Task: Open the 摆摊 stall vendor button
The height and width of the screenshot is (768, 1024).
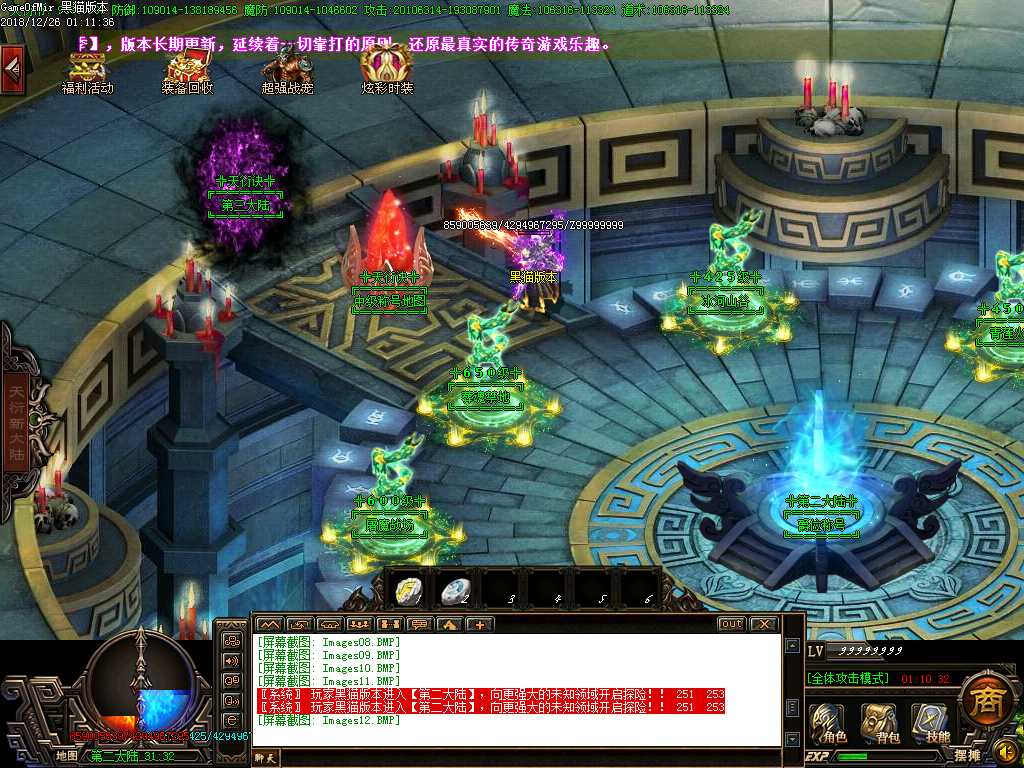Action: click(x=967, y=756)
